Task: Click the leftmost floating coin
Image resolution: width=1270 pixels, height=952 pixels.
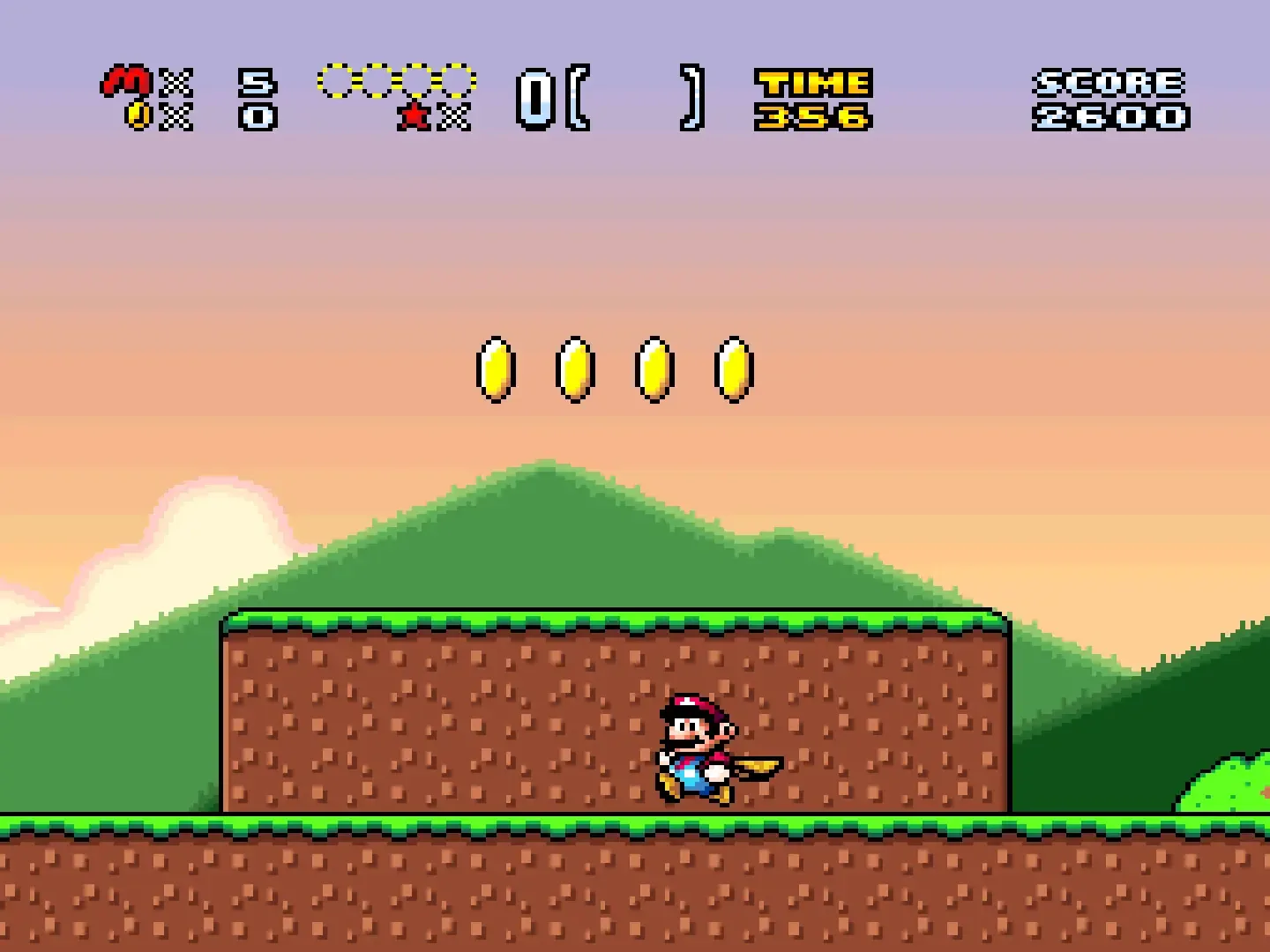Action: (x=497, y=368)
